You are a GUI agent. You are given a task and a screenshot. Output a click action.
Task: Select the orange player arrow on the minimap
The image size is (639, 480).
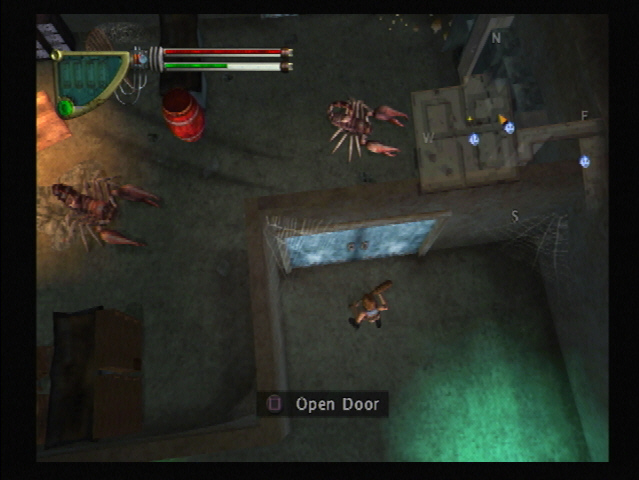[503, 119]
